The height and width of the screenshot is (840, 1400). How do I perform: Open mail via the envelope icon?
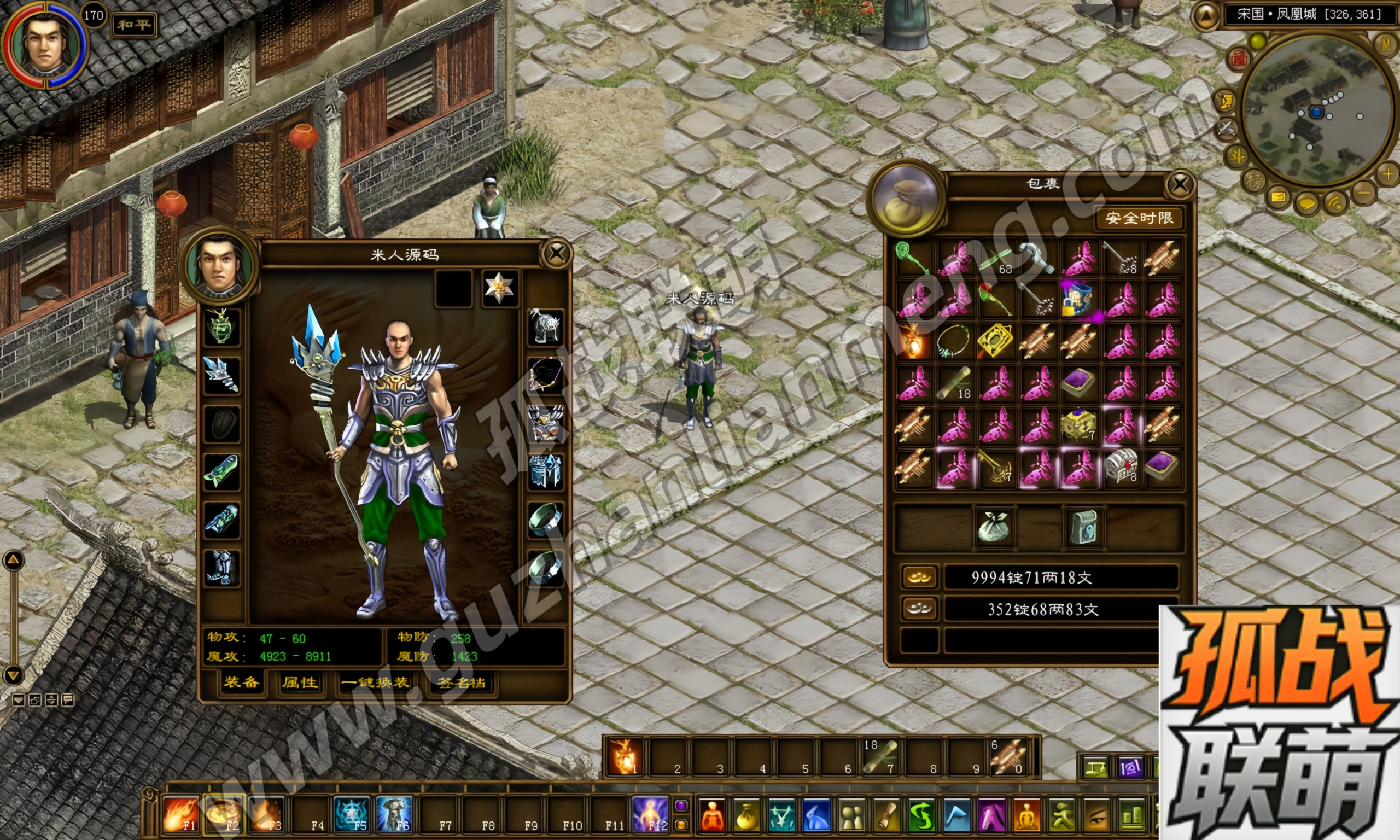pyautogui.click(x=1279, y=197)
